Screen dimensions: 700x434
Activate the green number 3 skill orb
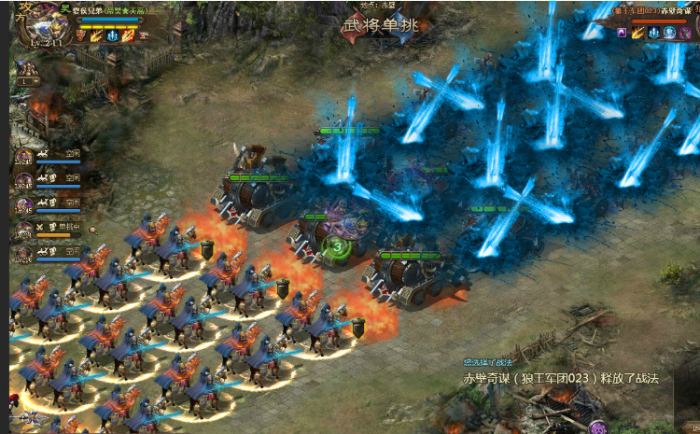pyautogui.click(x=339, y=246)
